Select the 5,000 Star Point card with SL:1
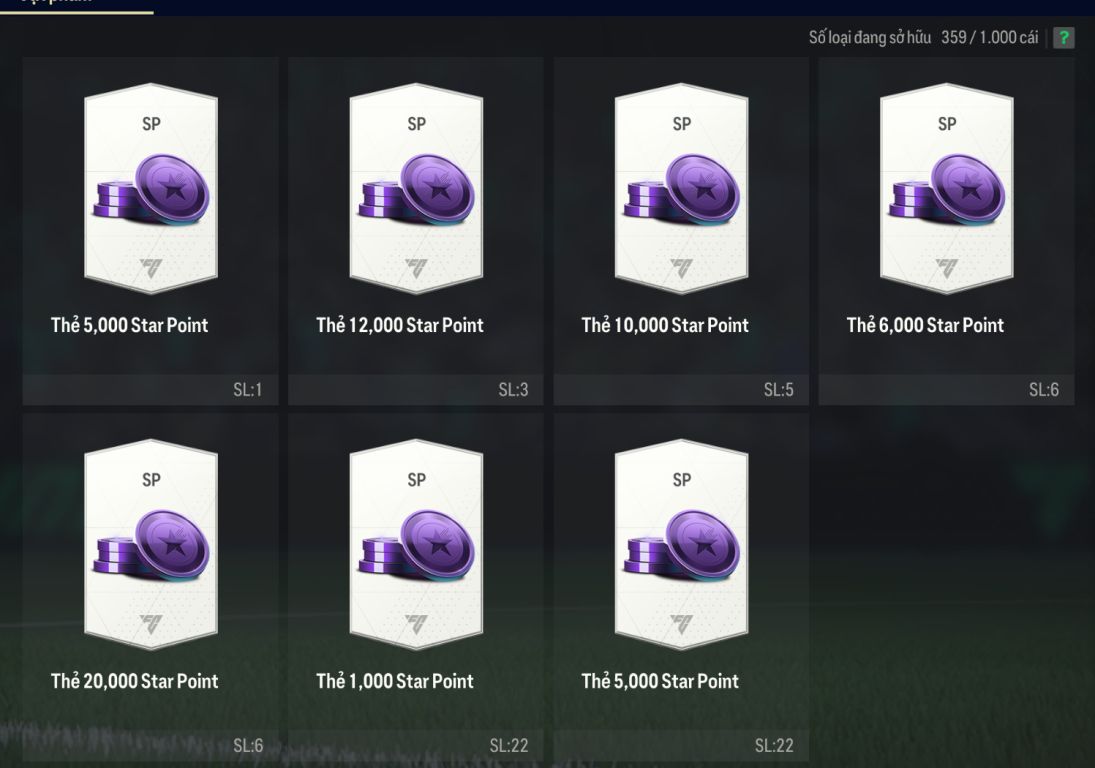Image resolution: width=1095 pixels, height=768 pixels. (x=150, y=190)
